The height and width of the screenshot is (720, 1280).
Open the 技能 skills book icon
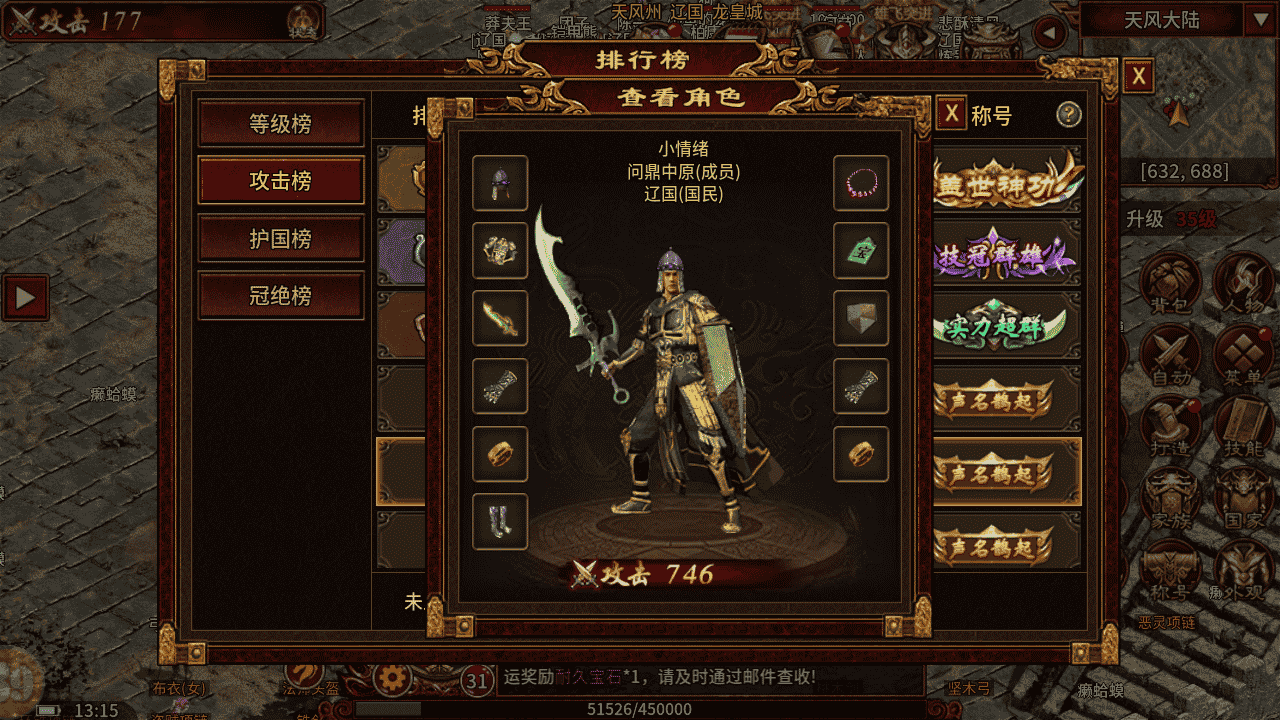(1243, 427)
